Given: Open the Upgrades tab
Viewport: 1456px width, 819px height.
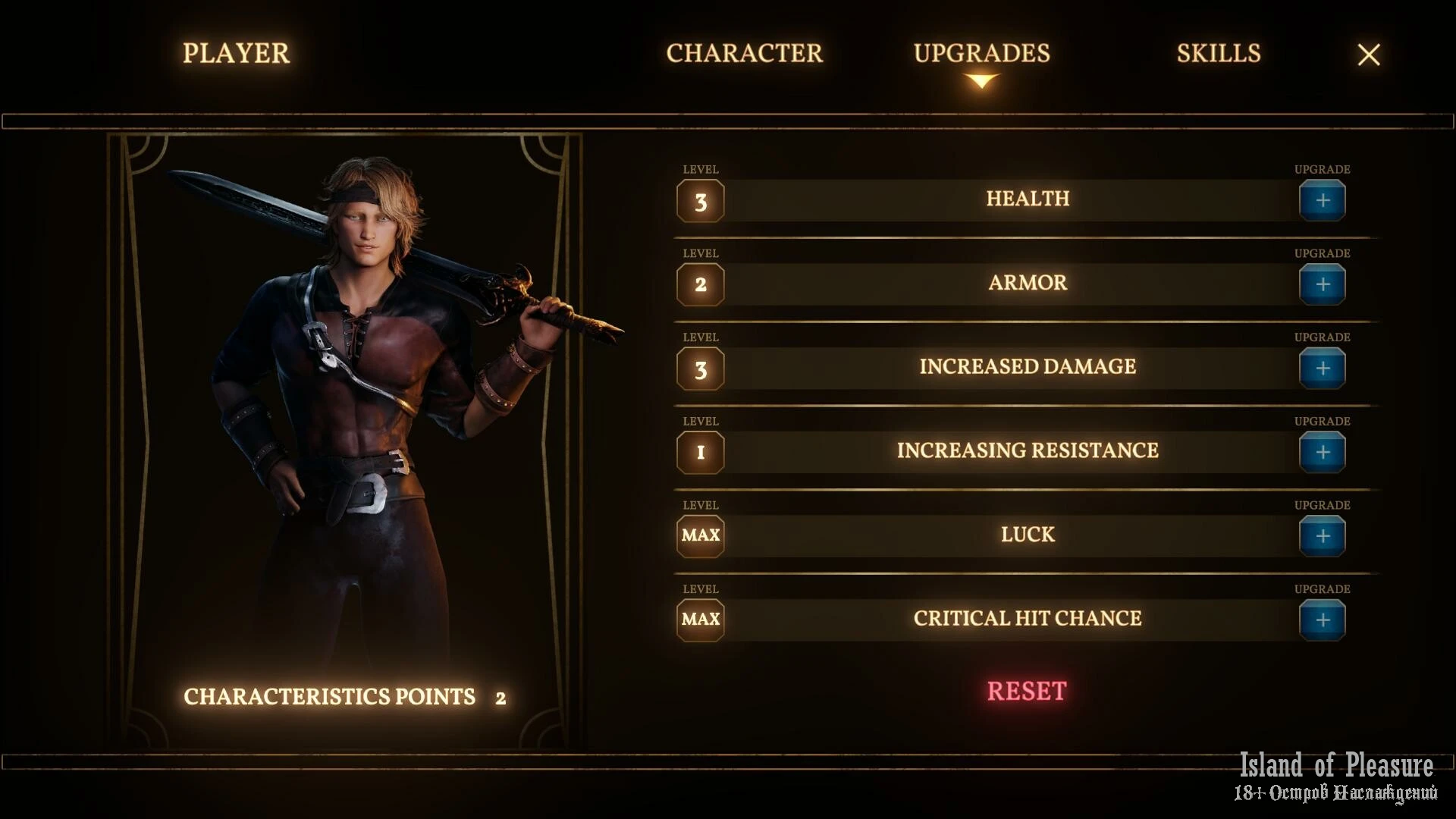Looking at the screenshot, I should tap(981, 53).
